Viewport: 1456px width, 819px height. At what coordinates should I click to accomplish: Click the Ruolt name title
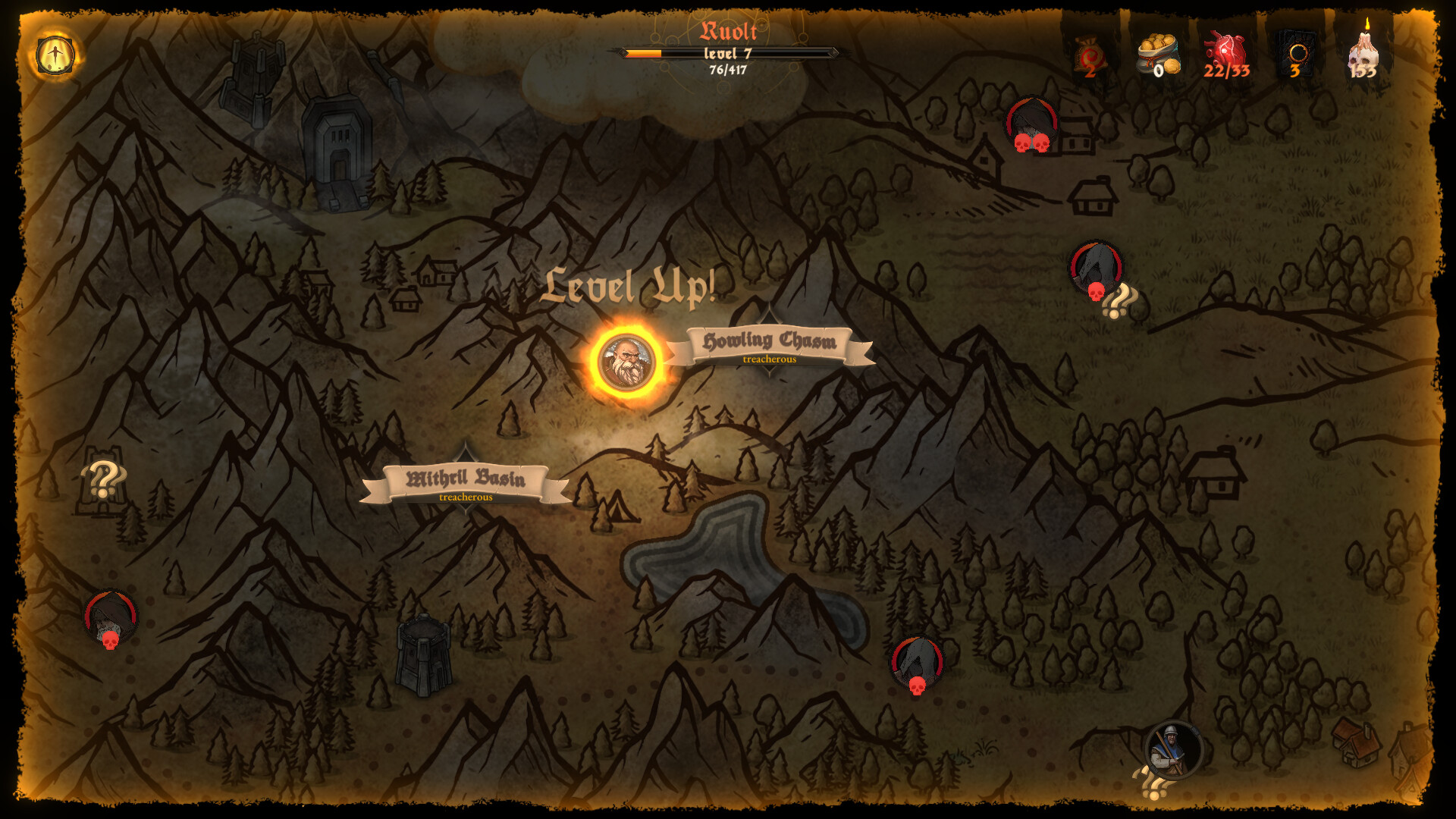tap(728, 30)
